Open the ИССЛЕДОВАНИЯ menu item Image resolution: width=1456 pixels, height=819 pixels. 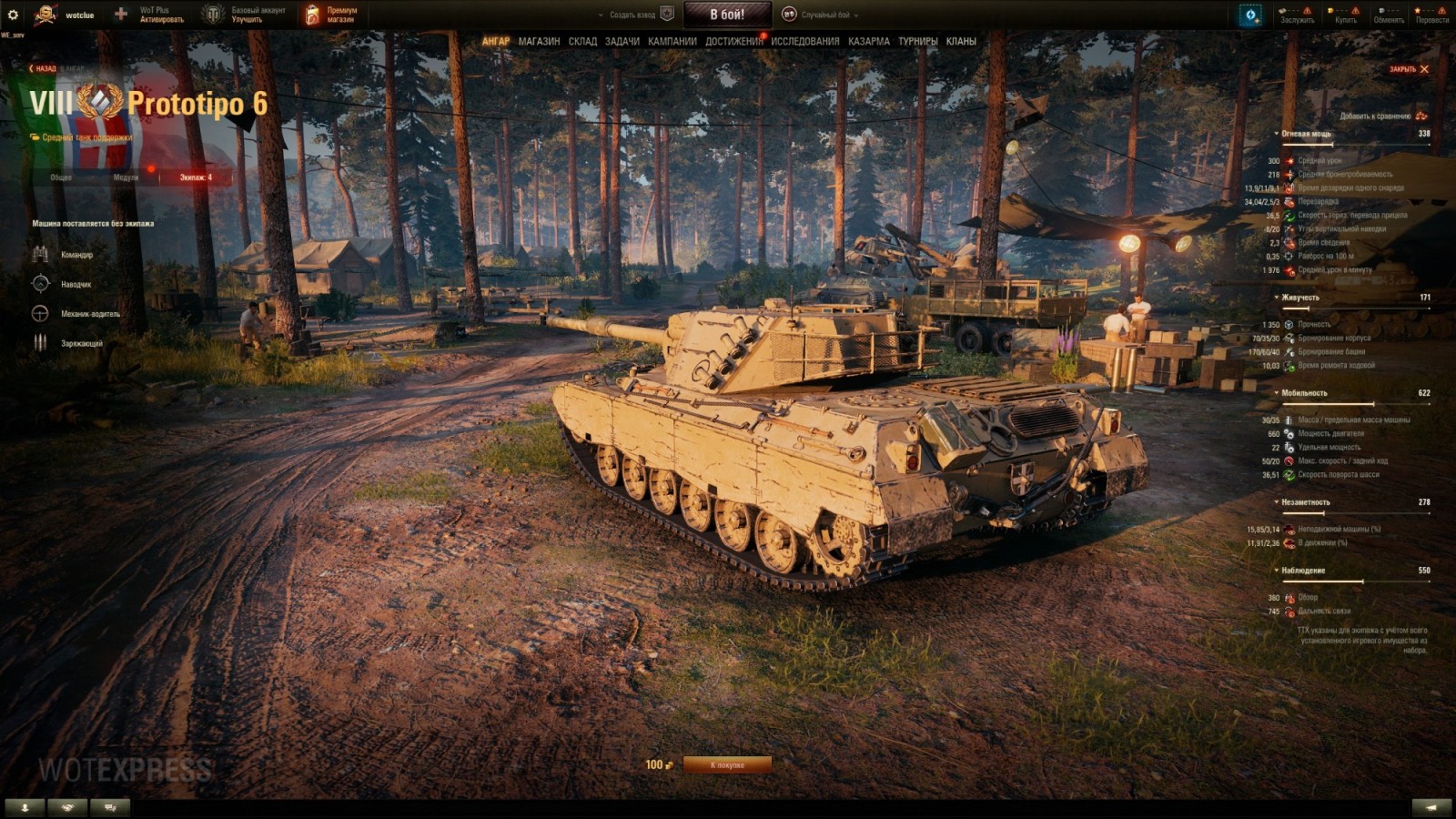pyautogui.click(x=805, y=42)
